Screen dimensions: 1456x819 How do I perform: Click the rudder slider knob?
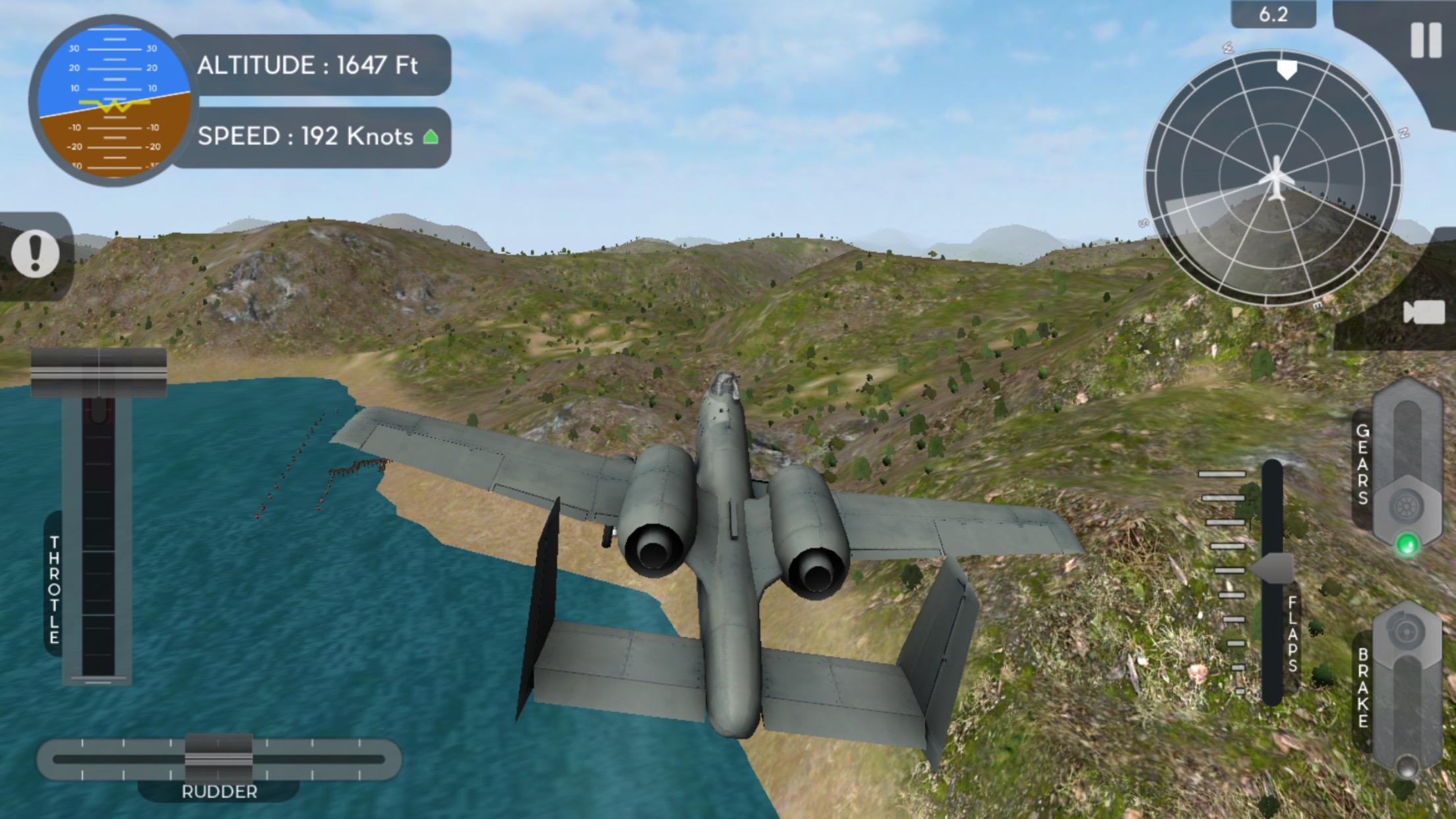pyautogui.click(x=218, y=758)
